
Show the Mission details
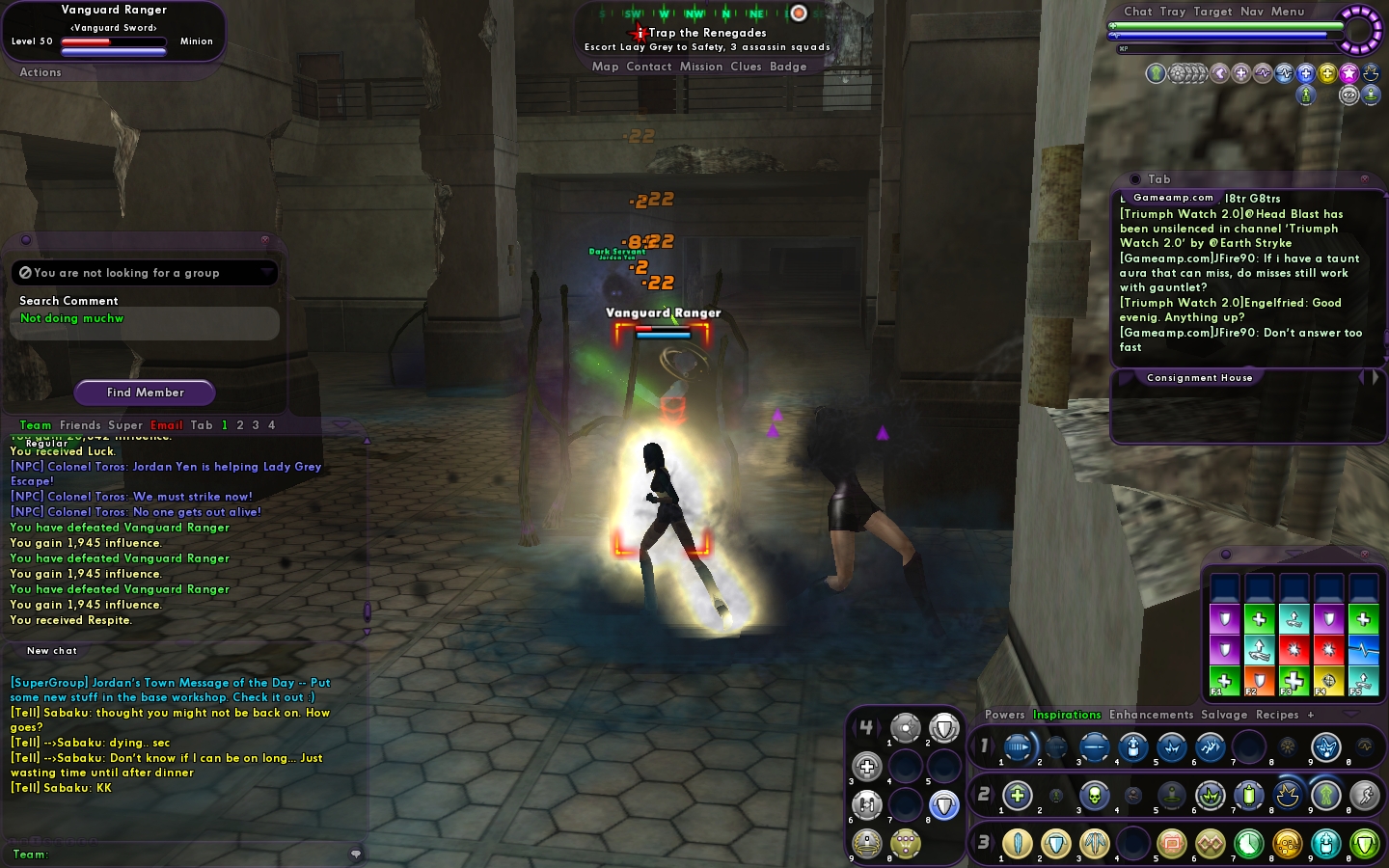coord(700,67)
